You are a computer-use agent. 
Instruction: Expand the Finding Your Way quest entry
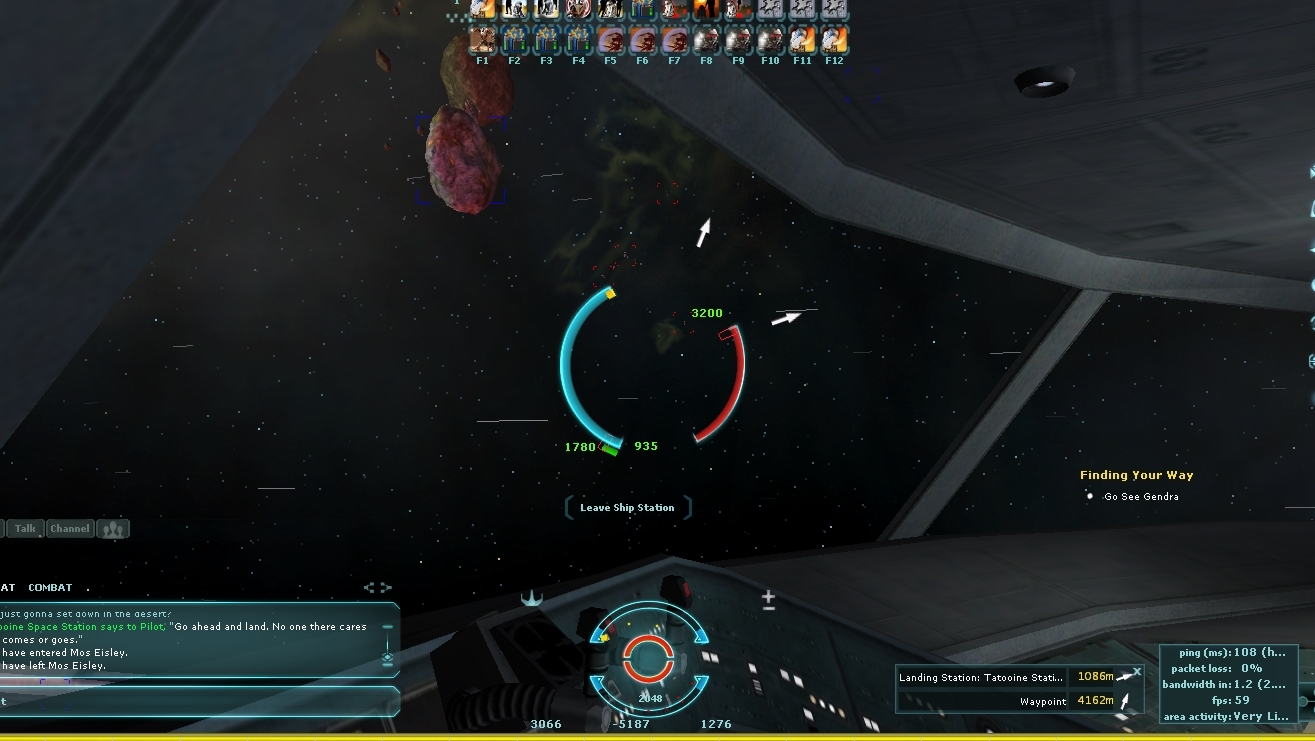click(x=1137, y=474)
